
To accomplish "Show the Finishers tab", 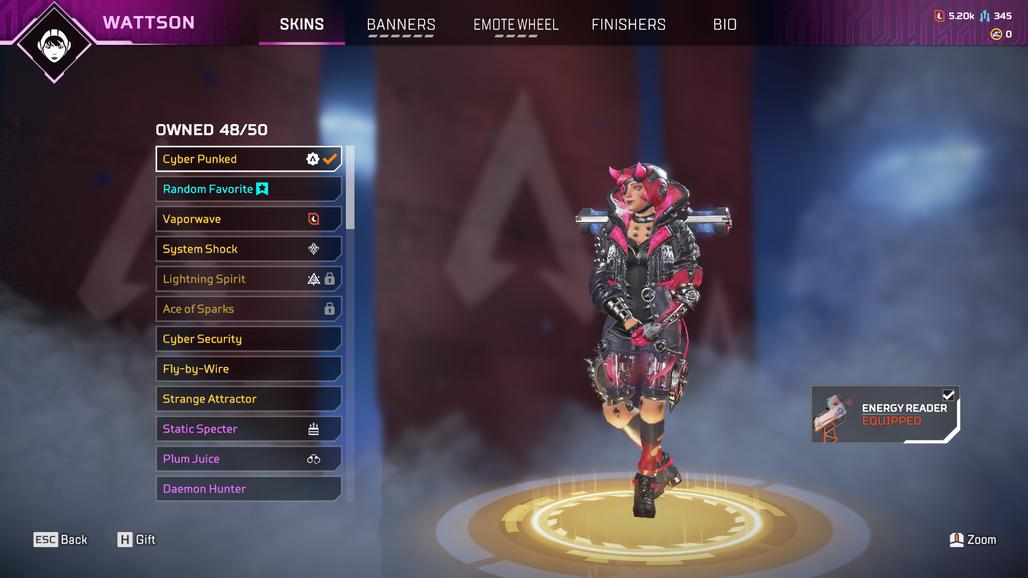I will click(628, 24).
